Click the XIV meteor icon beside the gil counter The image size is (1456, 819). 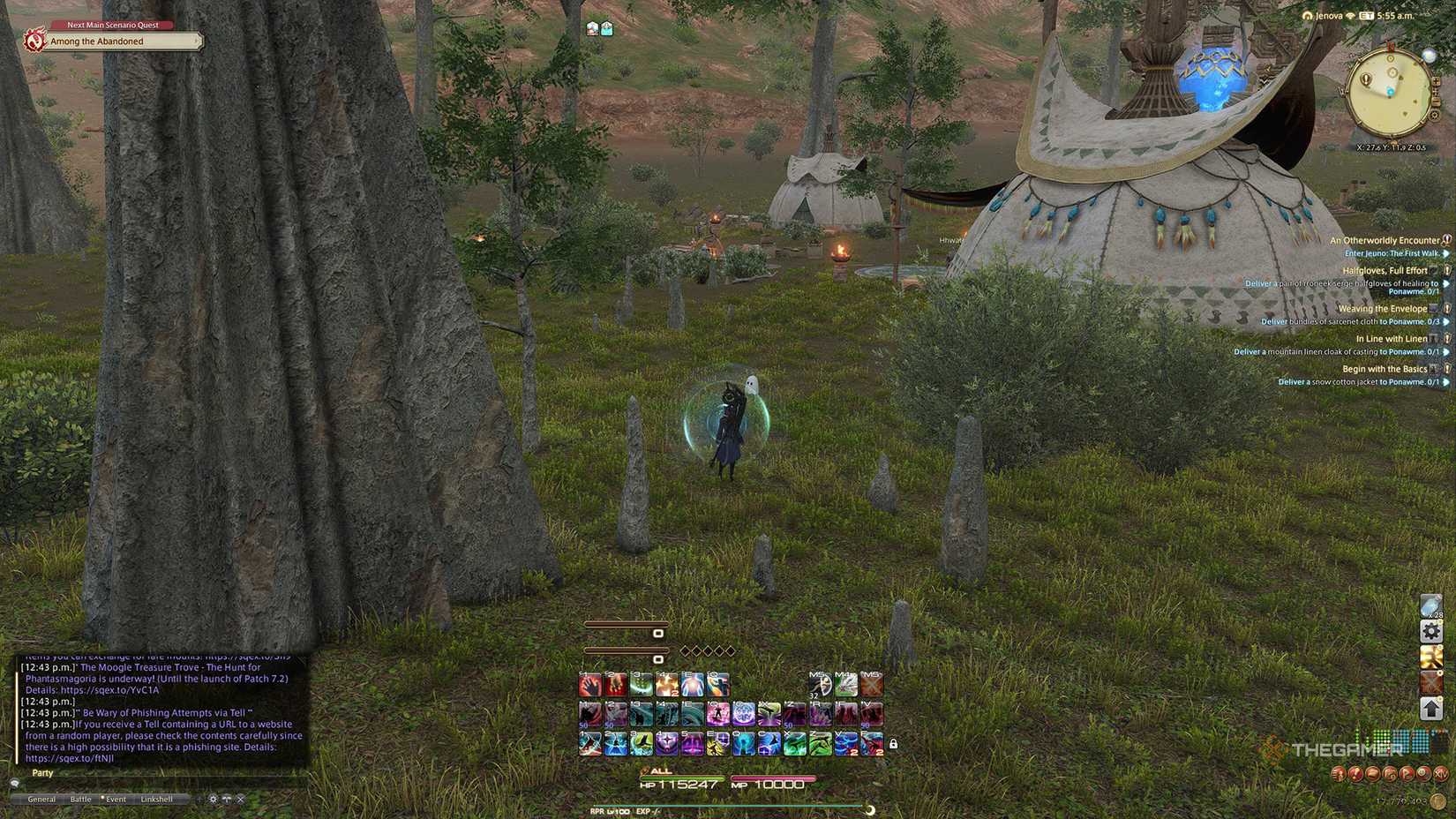(x=1442, y=774)
